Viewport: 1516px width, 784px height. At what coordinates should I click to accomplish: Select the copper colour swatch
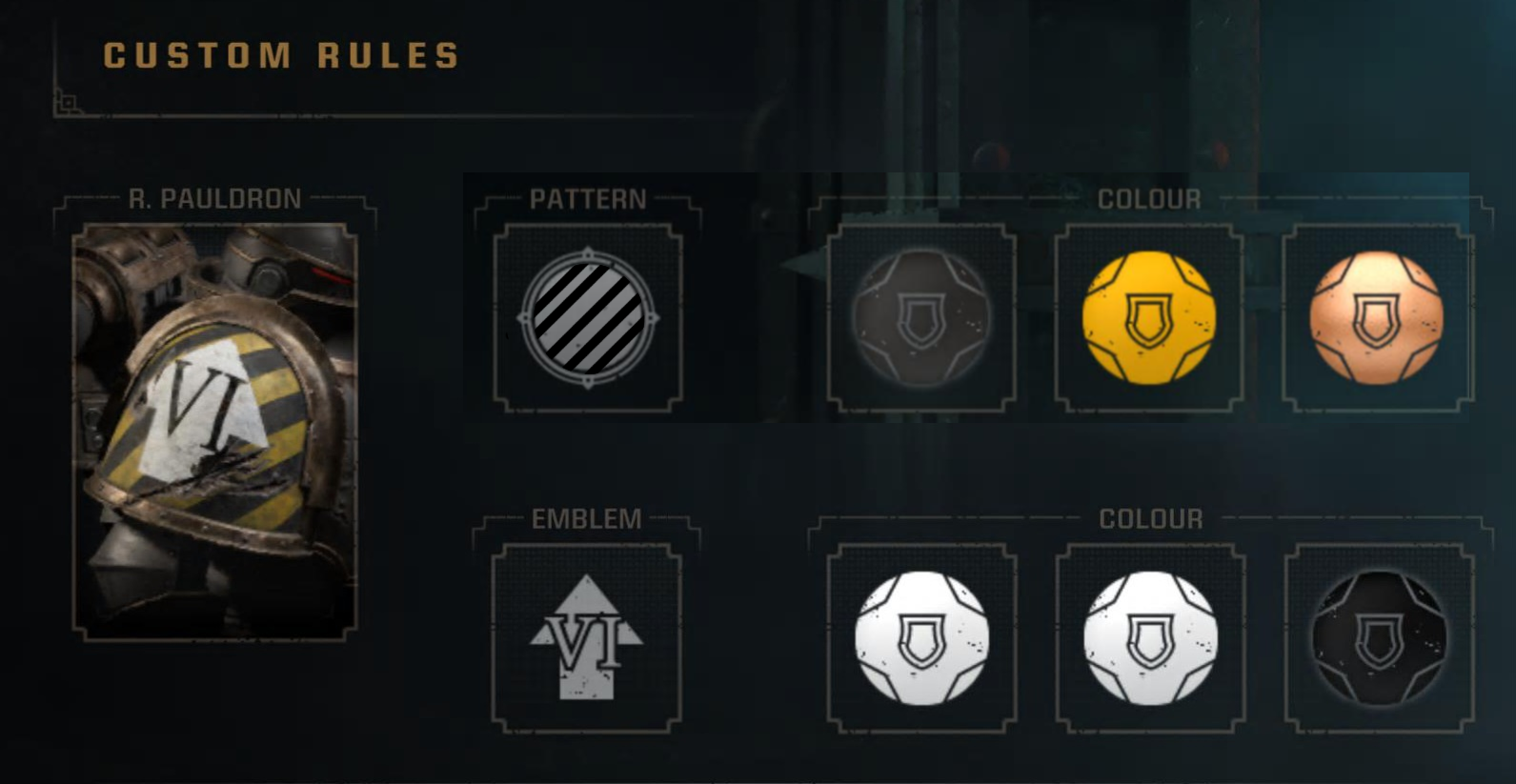pyautogui.click(x=1377, y=317)
